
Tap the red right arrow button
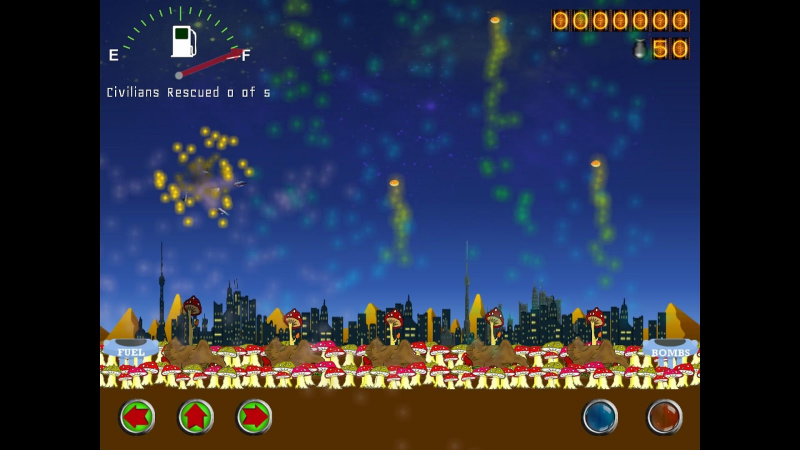(x=255, y=416)
